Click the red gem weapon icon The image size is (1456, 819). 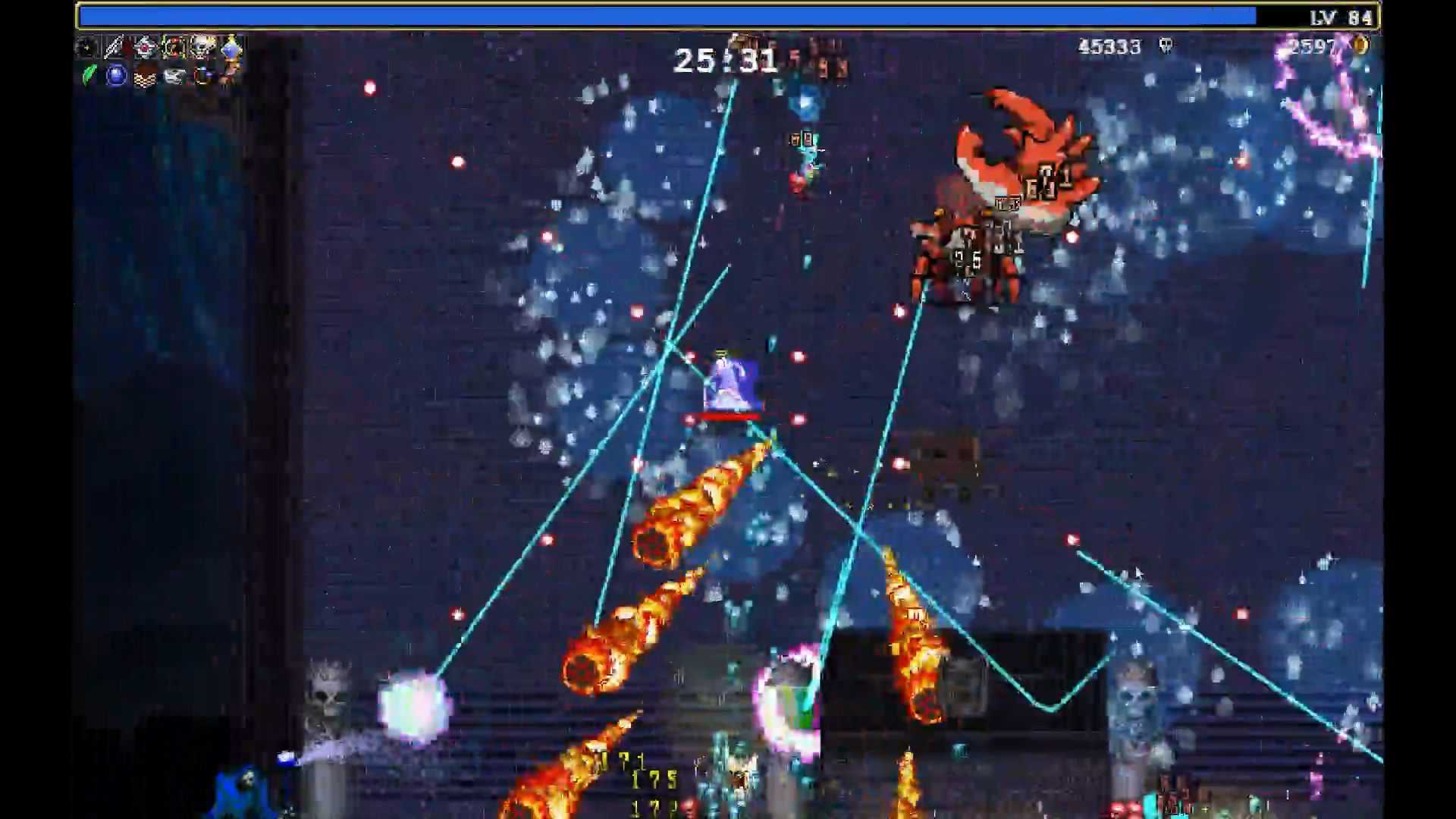[144, 48]
